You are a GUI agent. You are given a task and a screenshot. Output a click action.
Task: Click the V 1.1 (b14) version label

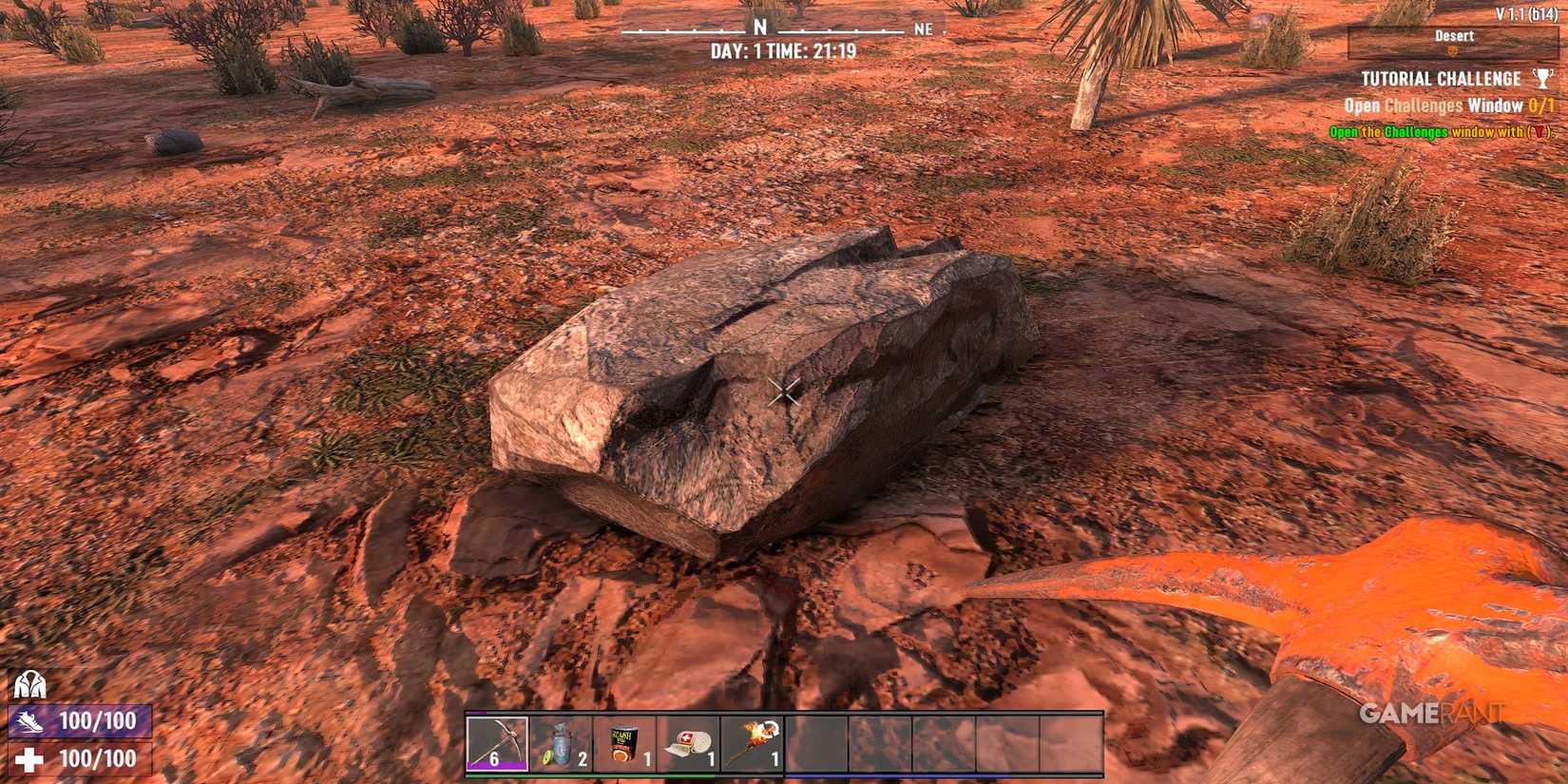(1526, 12)
